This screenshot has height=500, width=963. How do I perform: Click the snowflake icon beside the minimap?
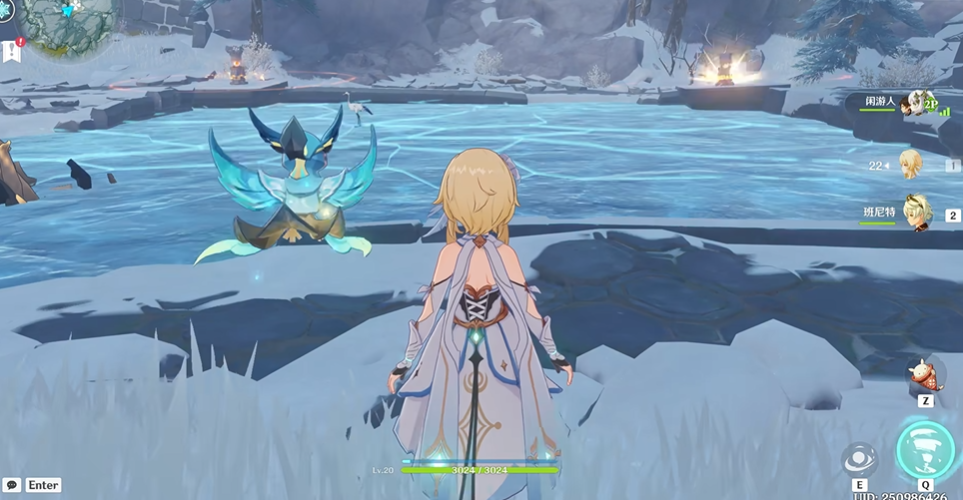(x=4, y=10)
